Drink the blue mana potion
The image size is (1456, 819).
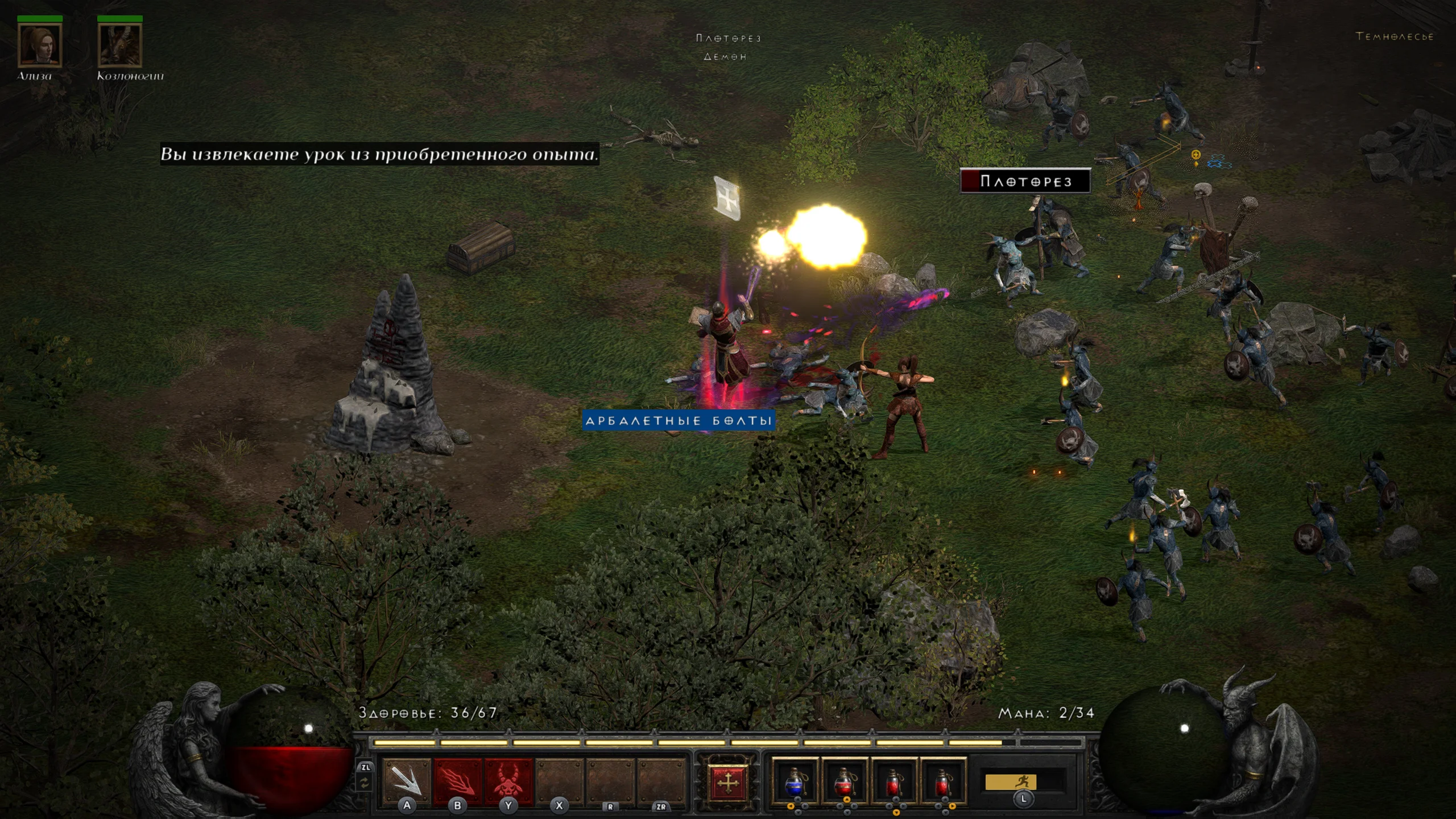tap(795, 783)
